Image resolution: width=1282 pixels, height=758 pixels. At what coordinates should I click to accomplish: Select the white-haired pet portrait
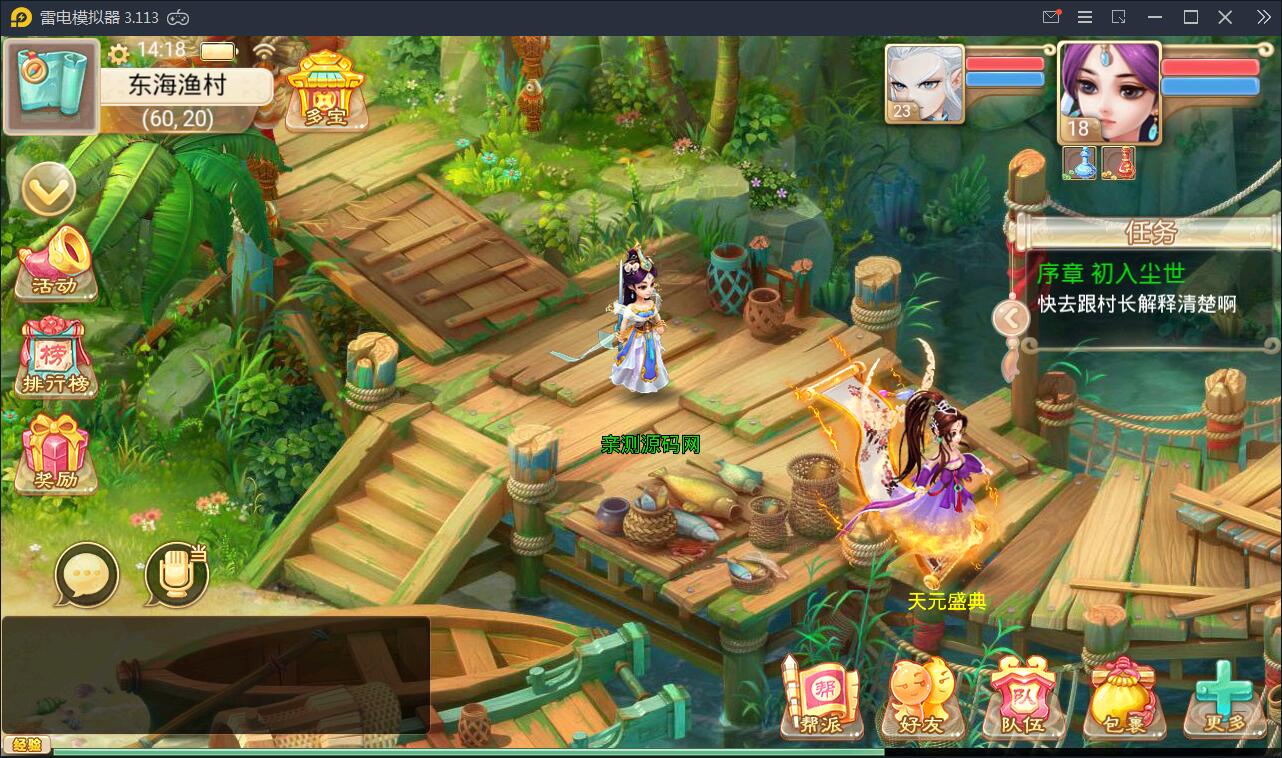(925, 84)
